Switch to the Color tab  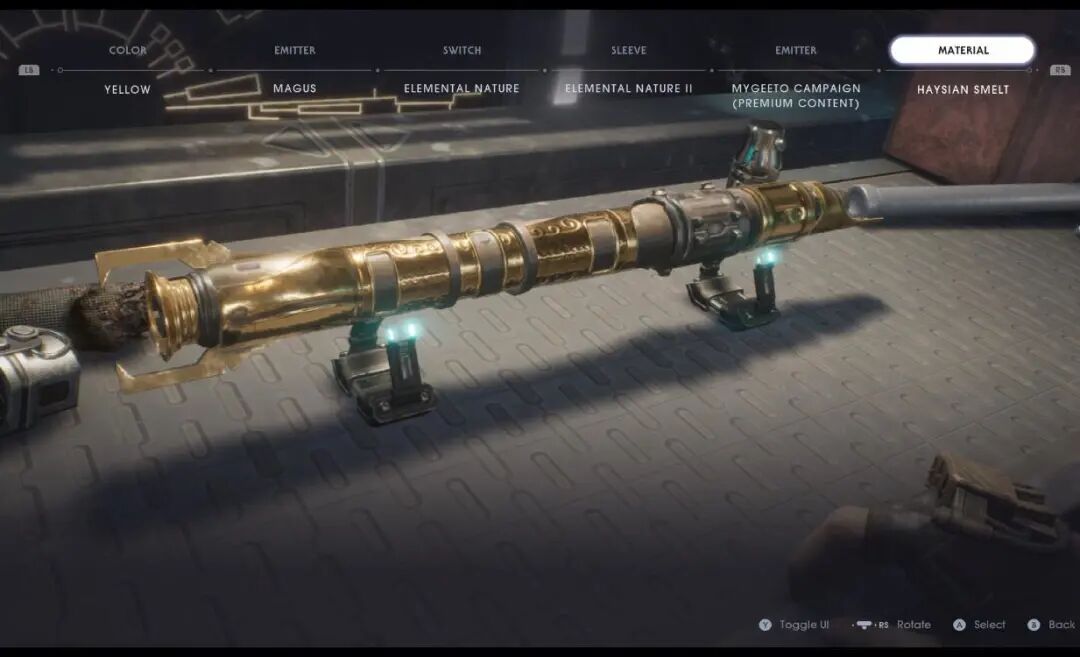coord(127,50)
